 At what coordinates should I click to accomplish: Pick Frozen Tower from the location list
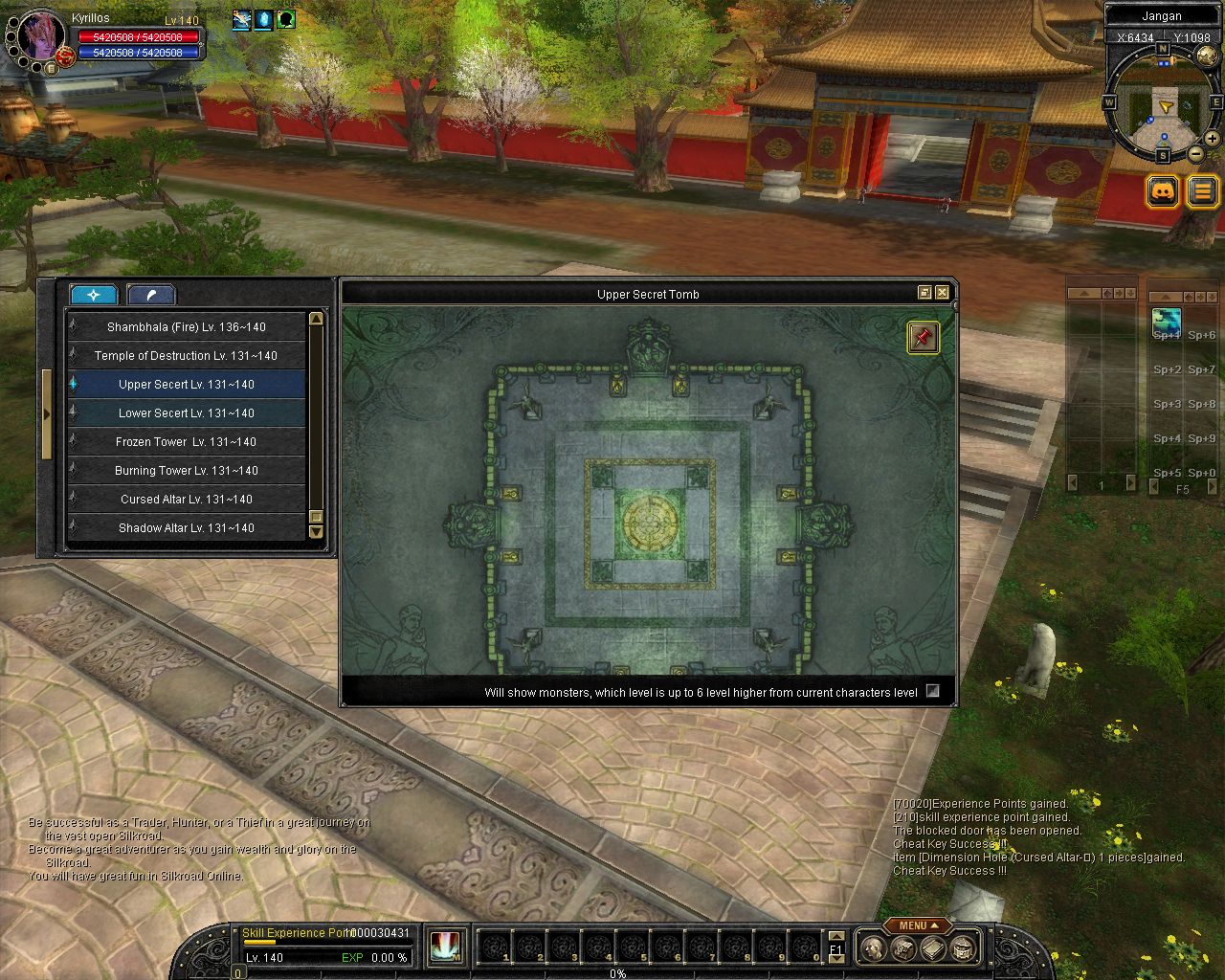click(x=187, y=442)
